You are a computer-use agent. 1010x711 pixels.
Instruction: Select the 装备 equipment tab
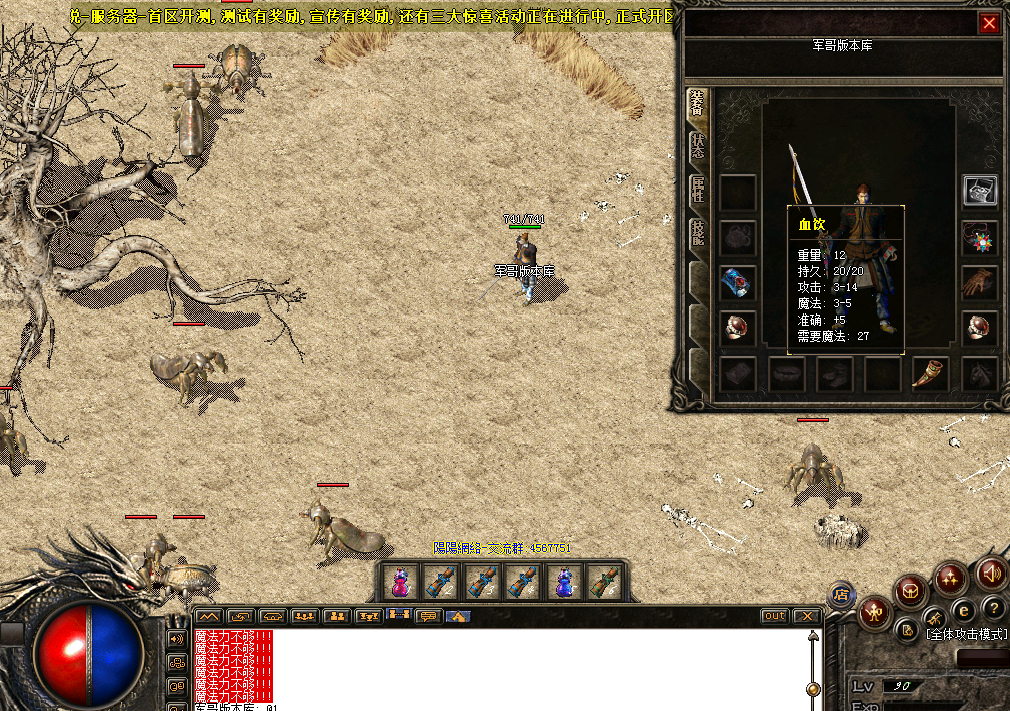click(x=697, y=104)
